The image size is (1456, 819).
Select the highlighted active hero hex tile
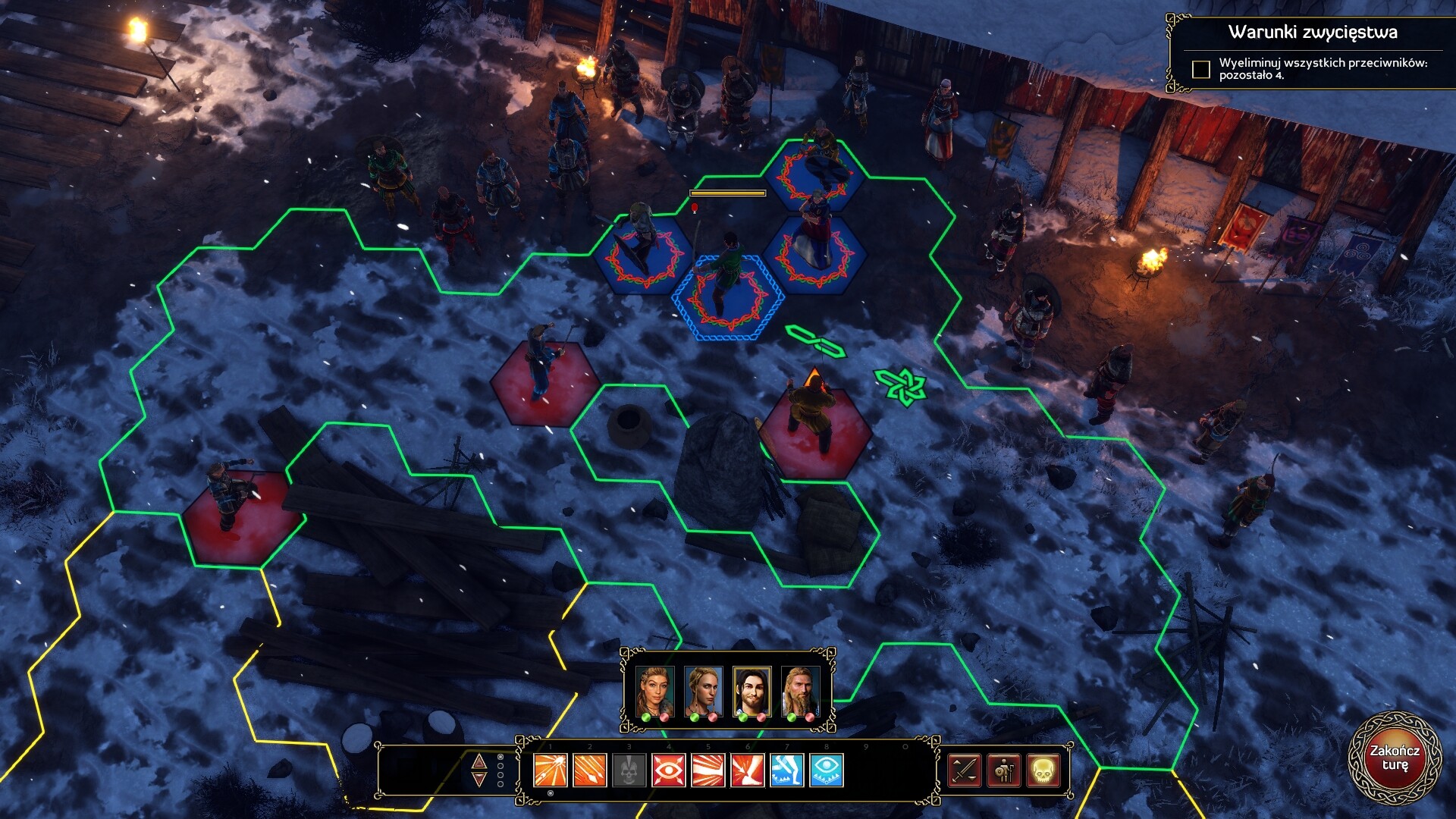[728, 298]
